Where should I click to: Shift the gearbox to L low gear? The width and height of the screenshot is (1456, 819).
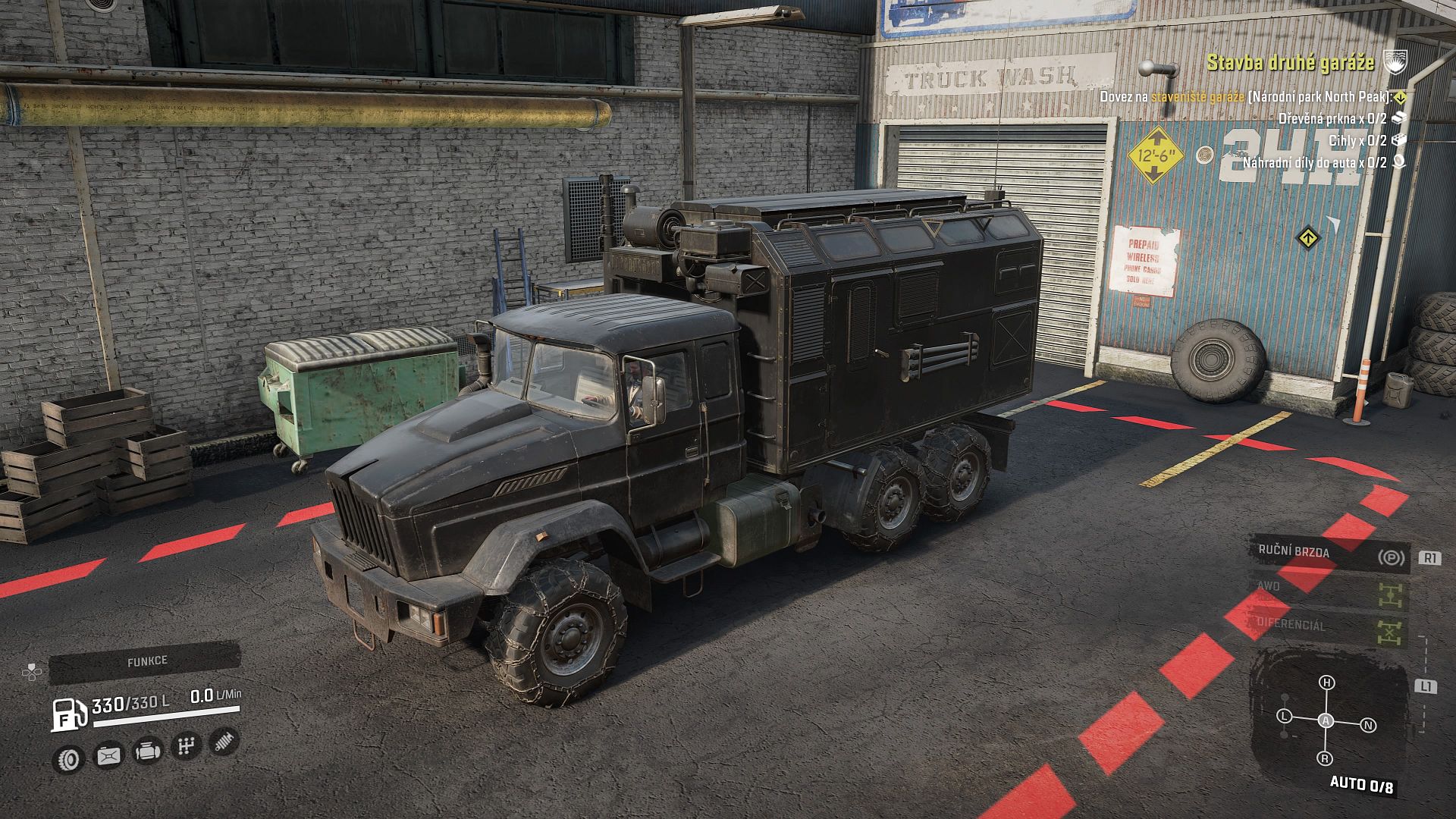pos(1284,717)
